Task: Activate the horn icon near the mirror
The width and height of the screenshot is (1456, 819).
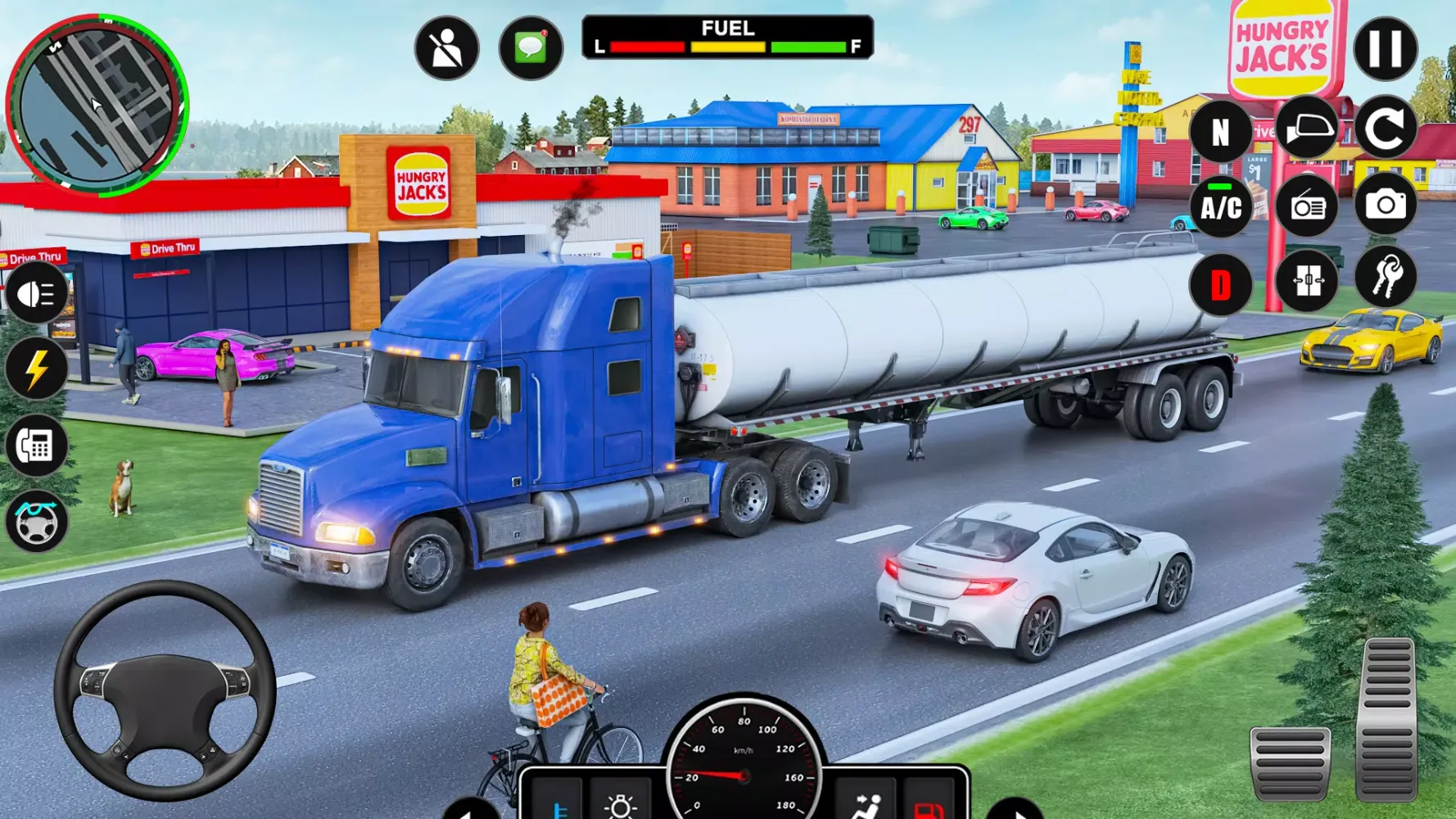Action: pyautogui.click(x=1305, y=129)
